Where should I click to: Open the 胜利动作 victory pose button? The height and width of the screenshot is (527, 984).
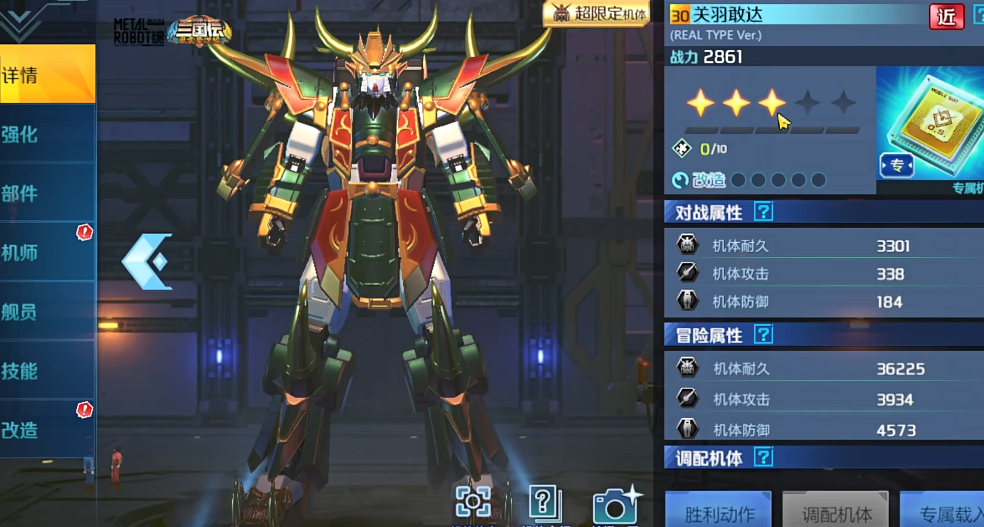point(720,513)
